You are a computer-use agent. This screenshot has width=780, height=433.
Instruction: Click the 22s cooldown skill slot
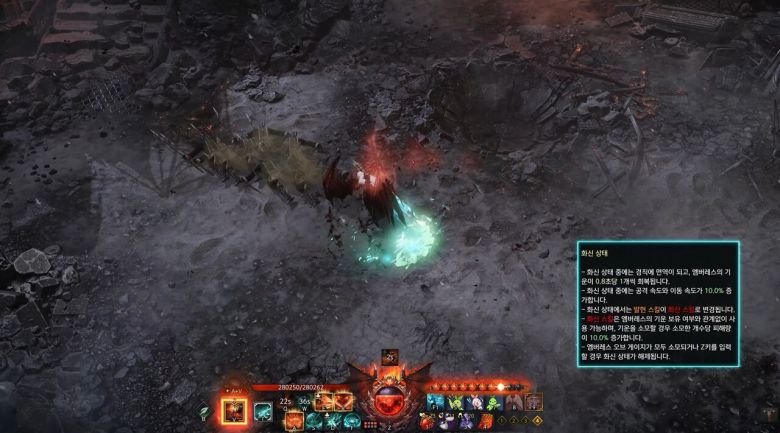286,403
